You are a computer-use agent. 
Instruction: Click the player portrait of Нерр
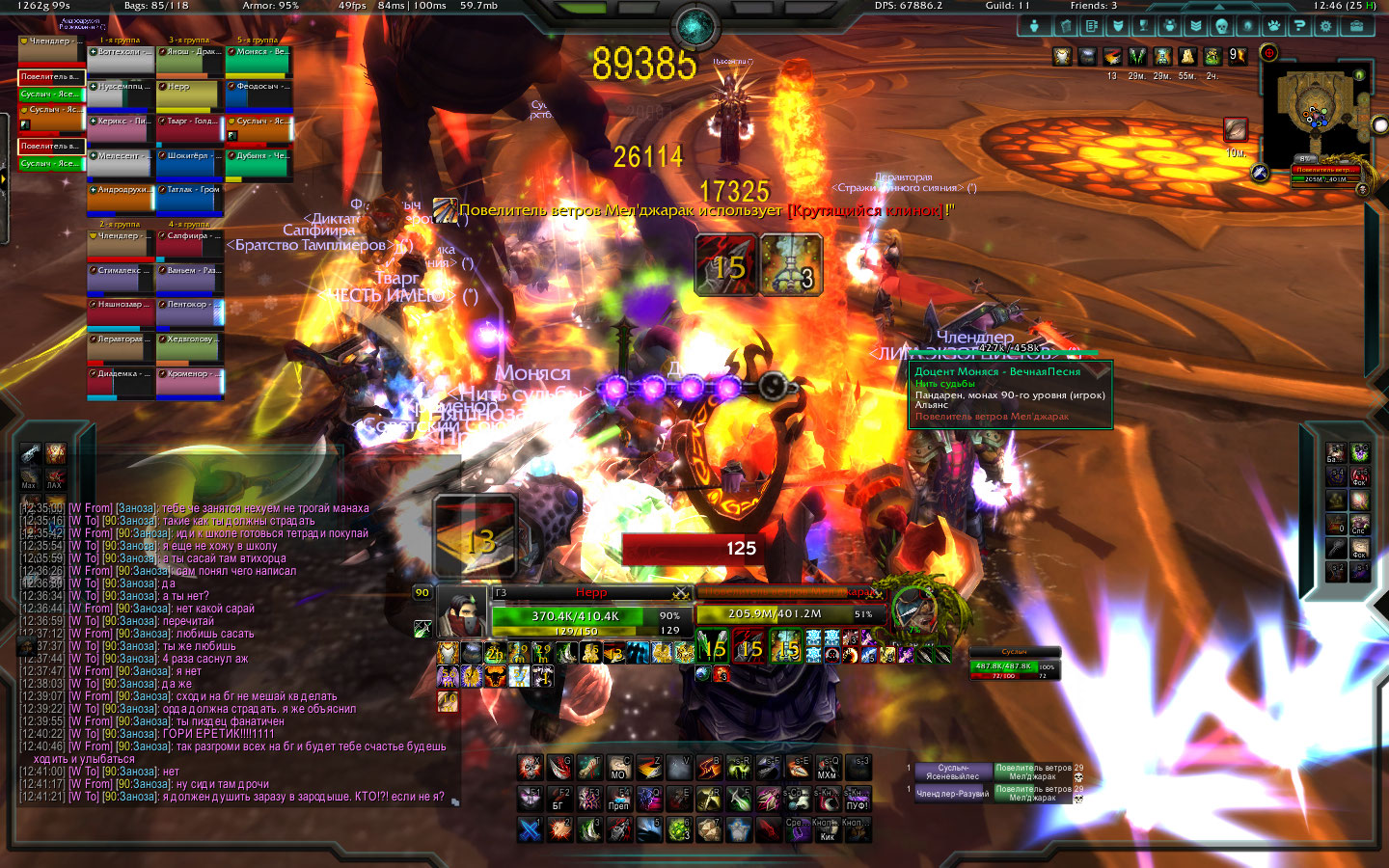tap(461, 612)
